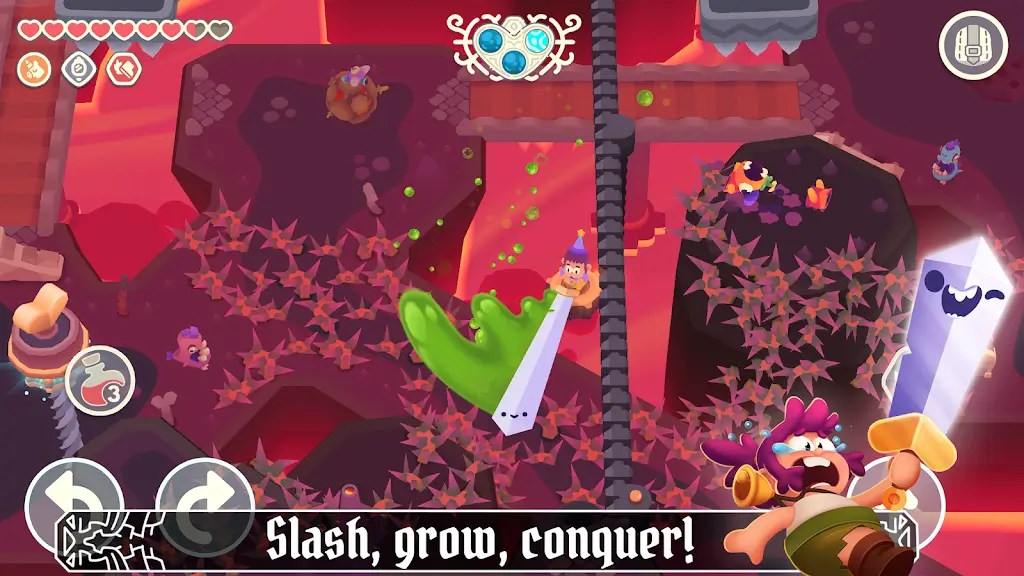Viewport: 1024px width, 576px height.
Task: Use the red health potion
Action: [x=100, y=379]
